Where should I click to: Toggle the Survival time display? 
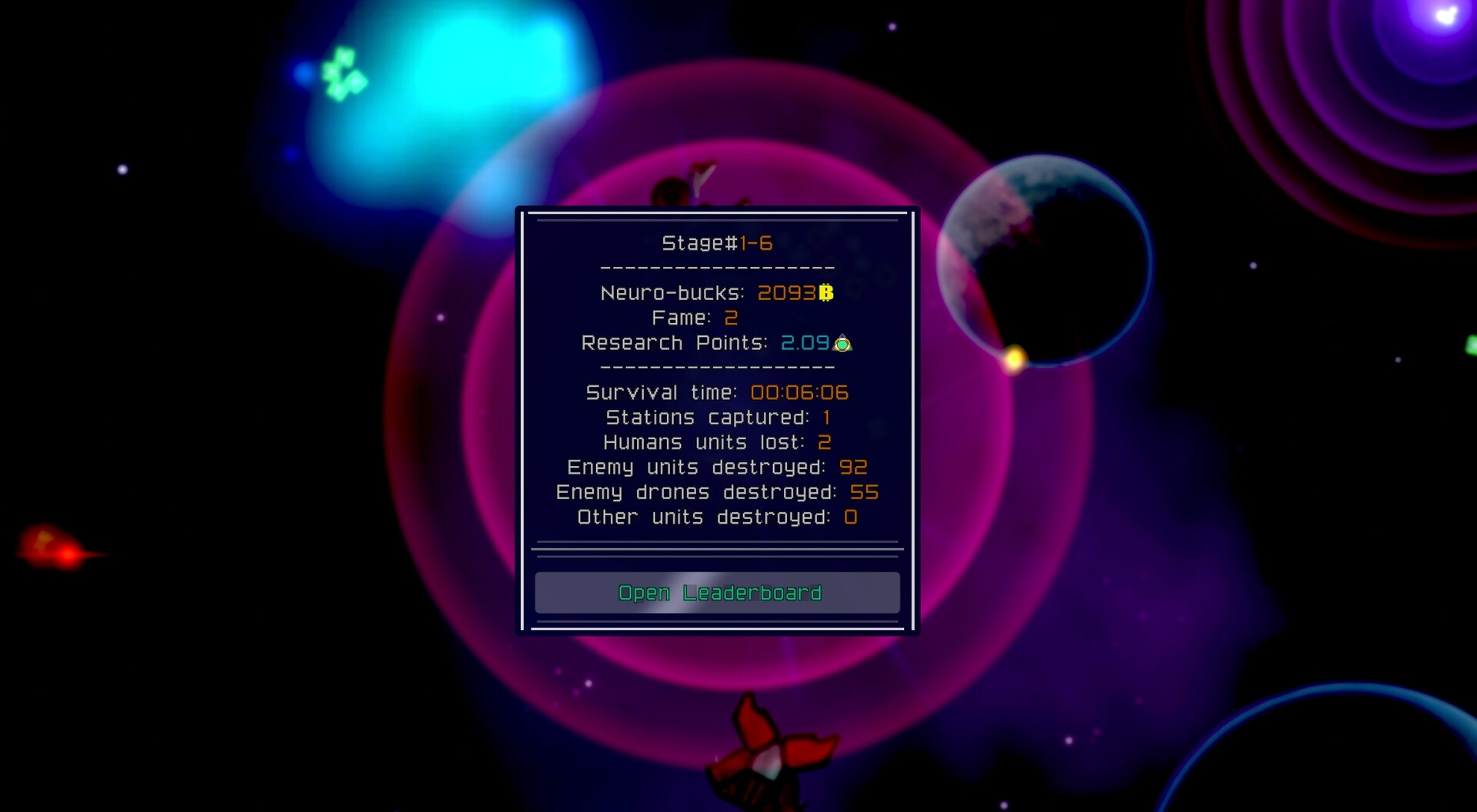tap(717, 392)
